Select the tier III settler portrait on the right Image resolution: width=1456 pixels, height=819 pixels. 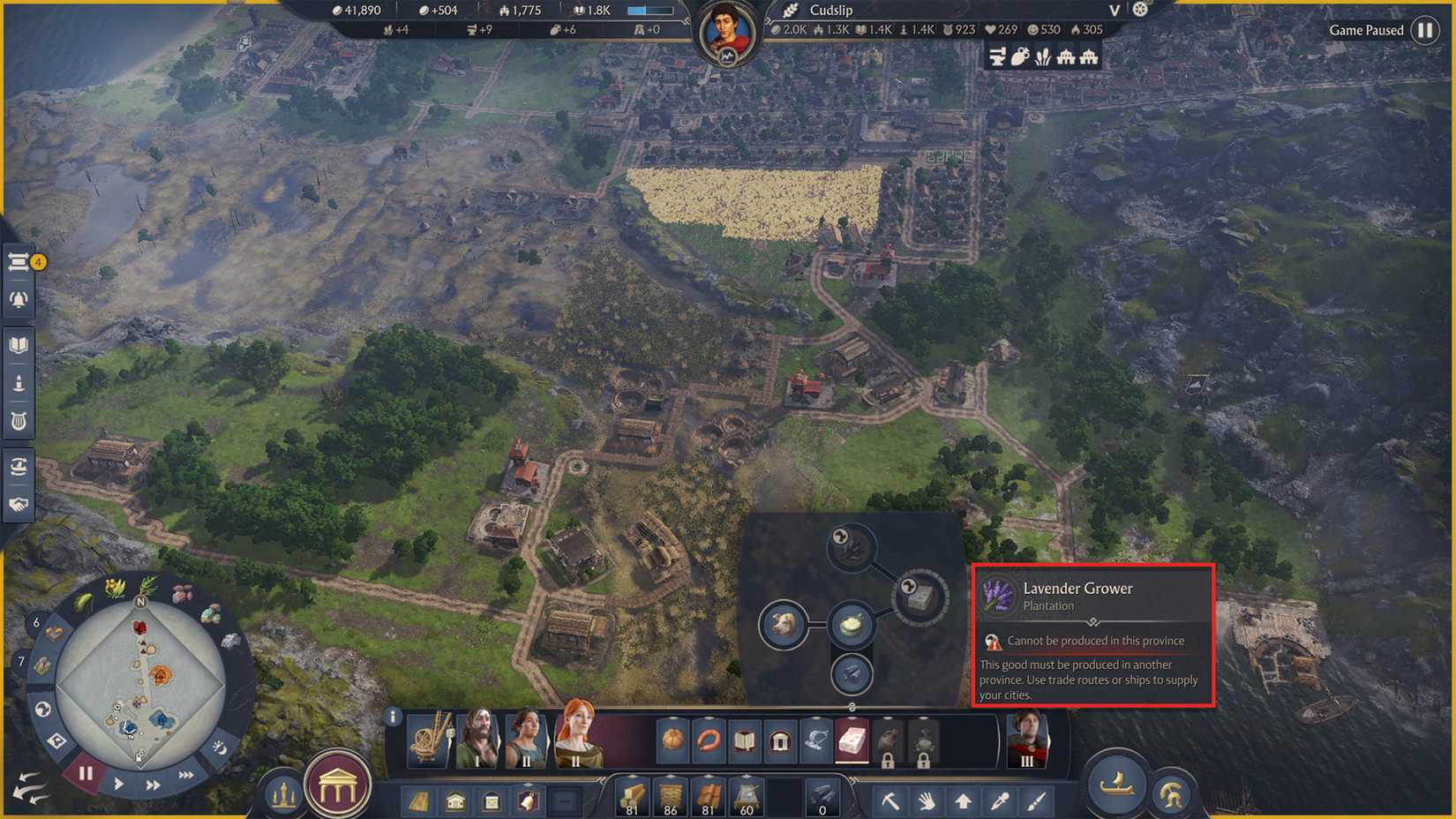click(x=1028, y=740)
